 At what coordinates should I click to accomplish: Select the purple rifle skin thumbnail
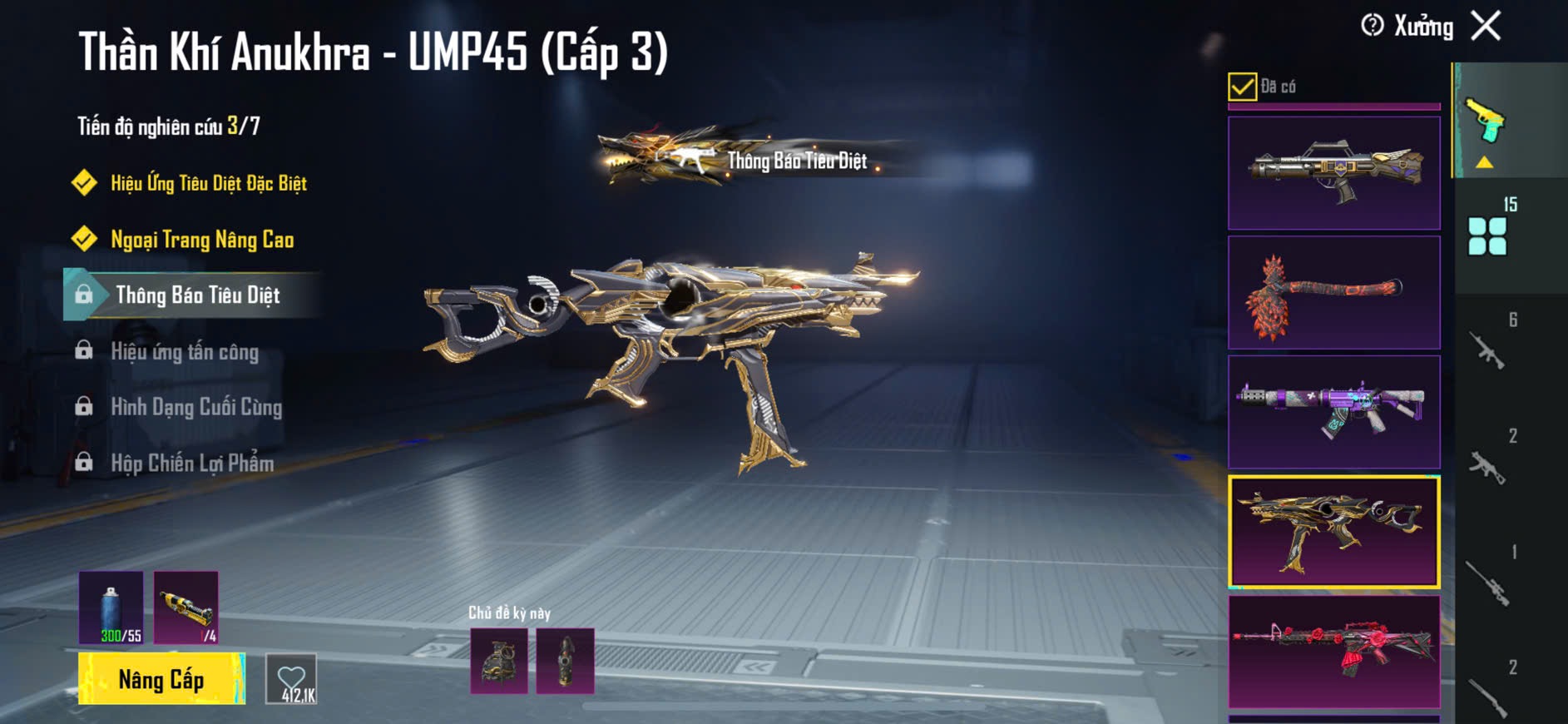click(1333, 412)
